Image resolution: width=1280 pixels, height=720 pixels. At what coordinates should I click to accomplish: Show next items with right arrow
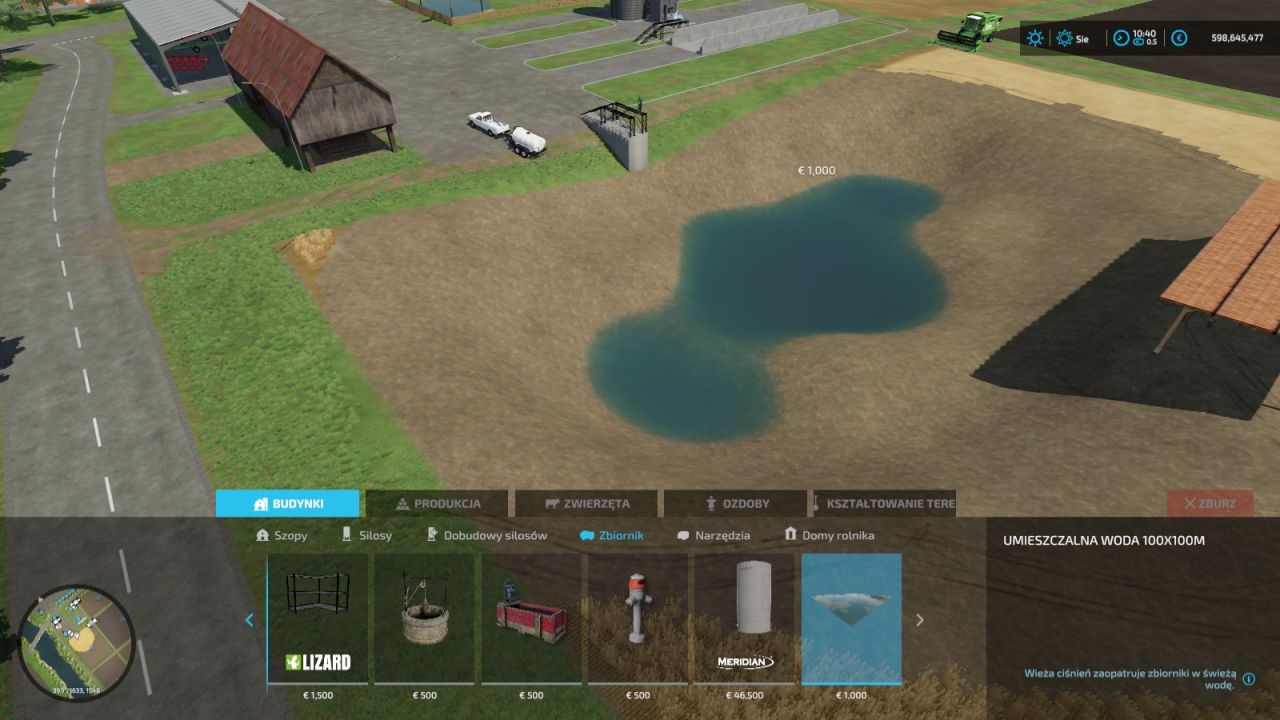click(920, 620)
